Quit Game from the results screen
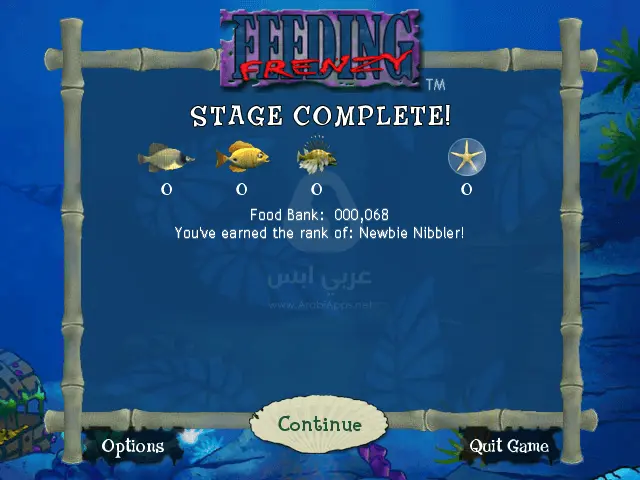Screen dimensions: 640x480 [x=509, y=446]
